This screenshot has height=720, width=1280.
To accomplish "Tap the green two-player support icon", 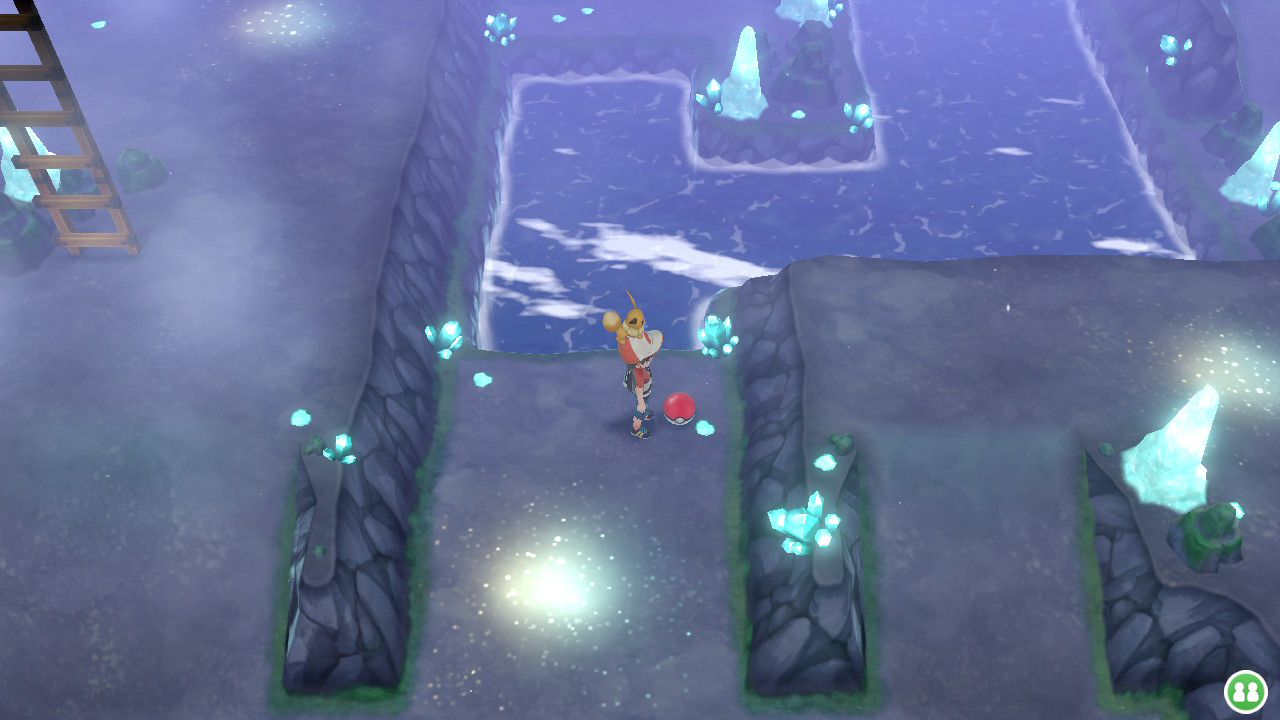I will [x=1245, y=691].
